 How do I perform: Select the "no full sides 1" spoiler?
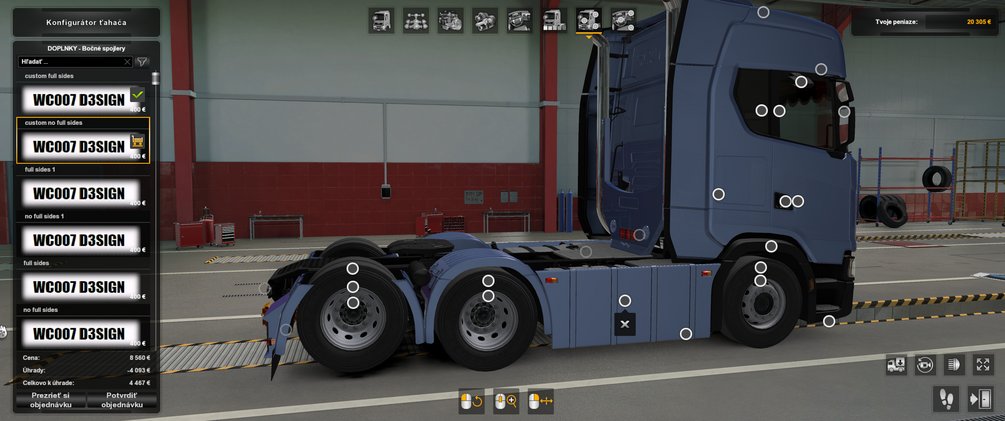[80, 240]
